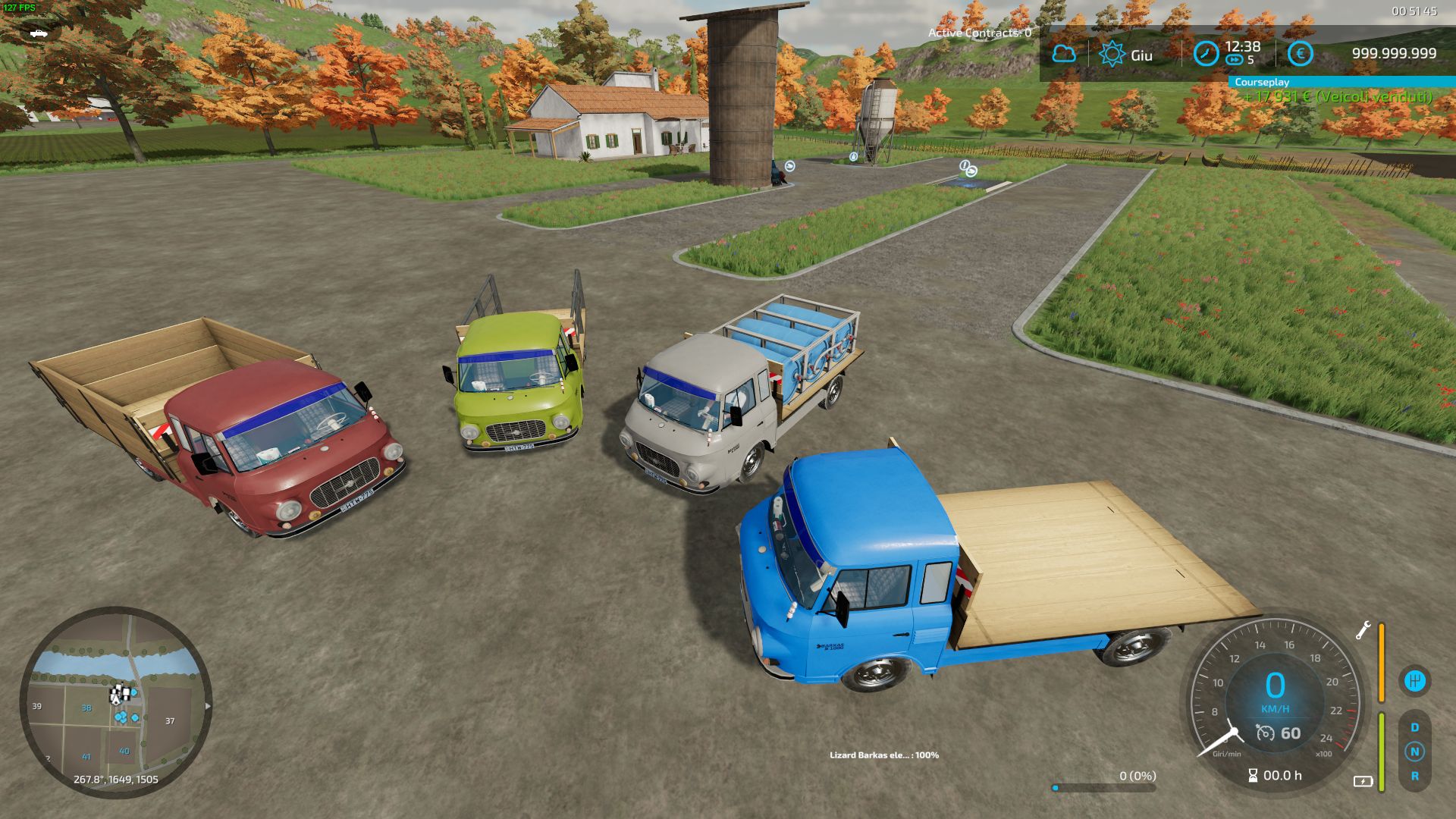This screenshot has width=1456, height=819.
Task: Click the euro currency coin icon
Action: [1300, 53]
